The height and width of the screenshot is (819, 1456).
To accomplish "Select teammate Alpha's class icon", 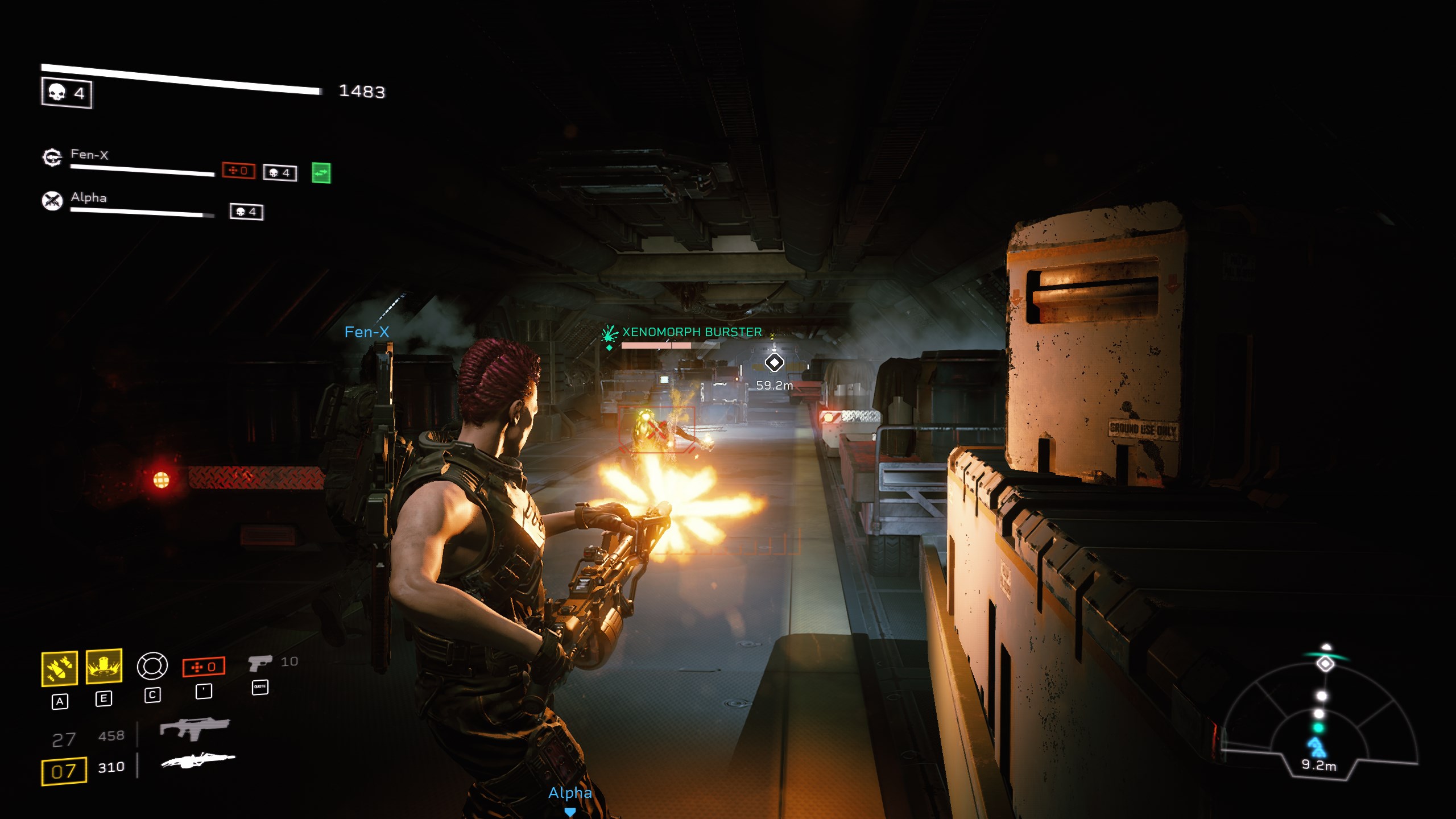I will (x=52, y=200).
